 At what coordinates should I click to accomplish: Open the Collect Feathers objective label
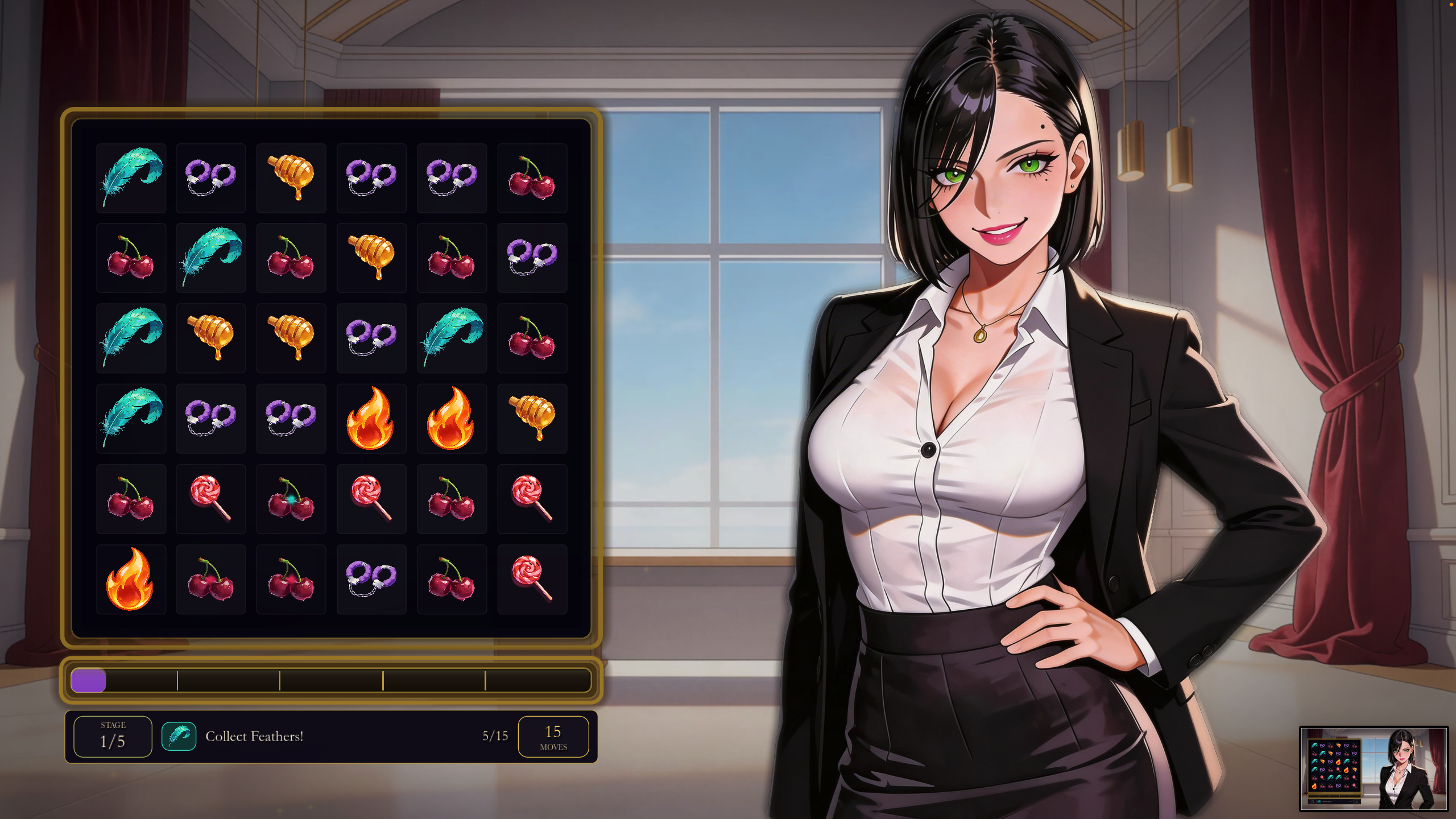point(255,736)
